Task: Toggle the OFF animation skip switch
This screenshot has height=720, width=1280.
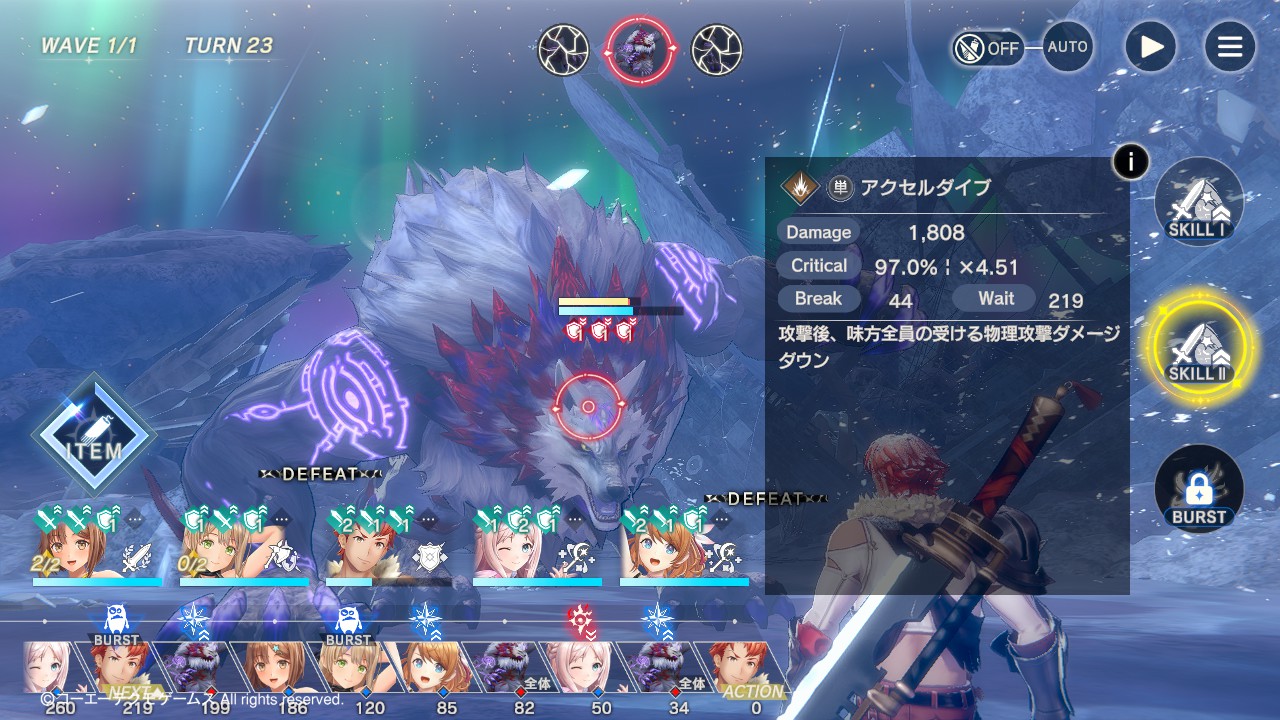Action: pyautogui.click(x=987, y=47)
